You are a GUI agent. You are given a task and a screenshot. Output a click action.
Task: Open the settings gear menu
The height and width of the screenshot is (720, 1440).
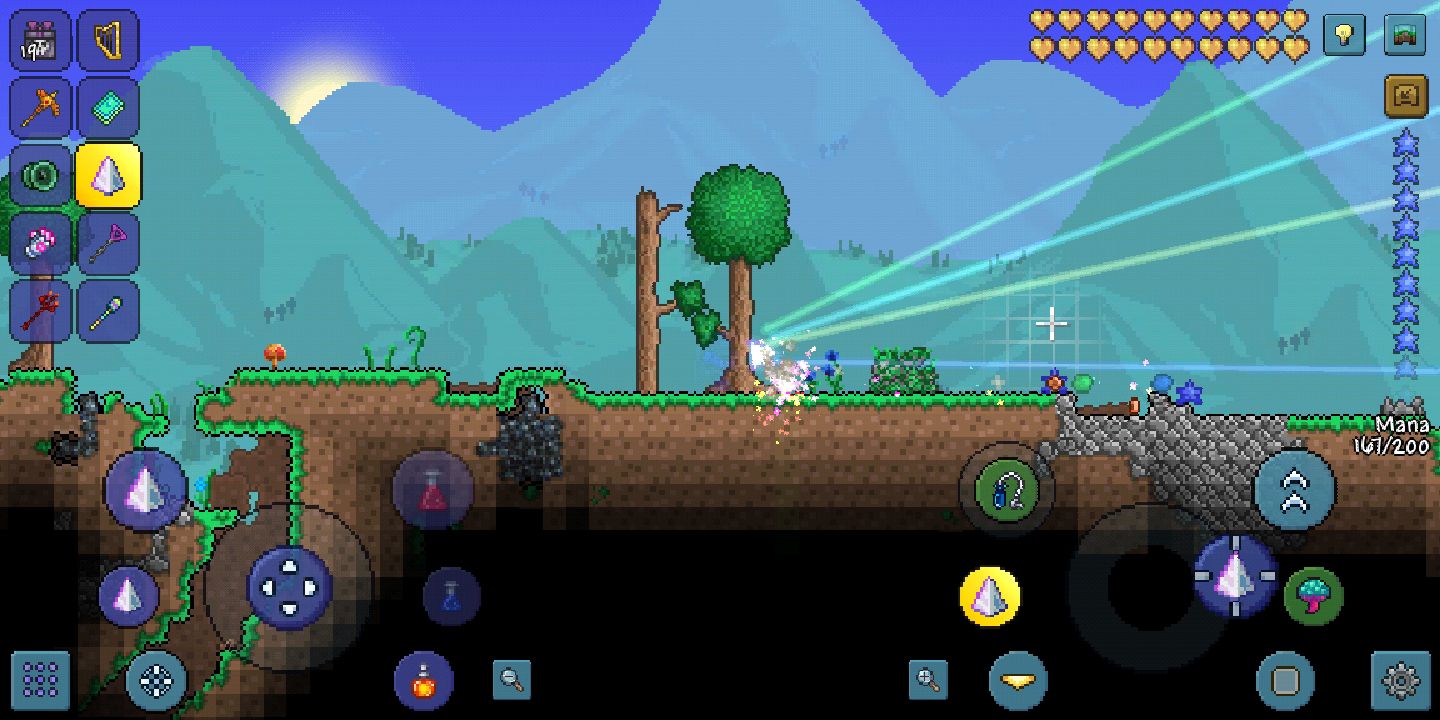[1404, 682]
